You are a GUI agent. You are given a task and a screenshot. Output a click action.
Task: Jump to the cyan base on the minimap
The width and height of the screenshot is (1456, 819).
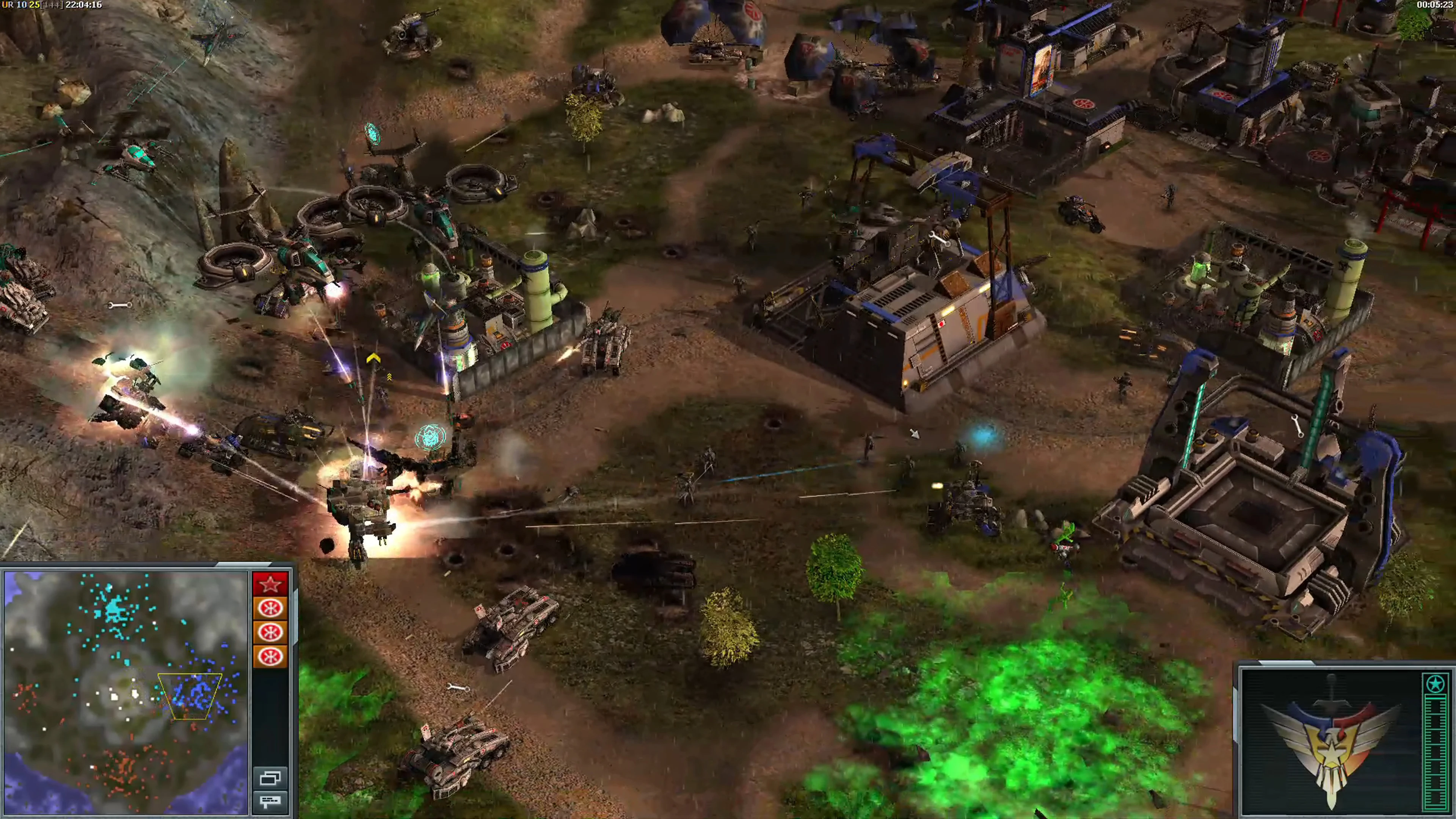pyautogui.click(x=115, y=609)
